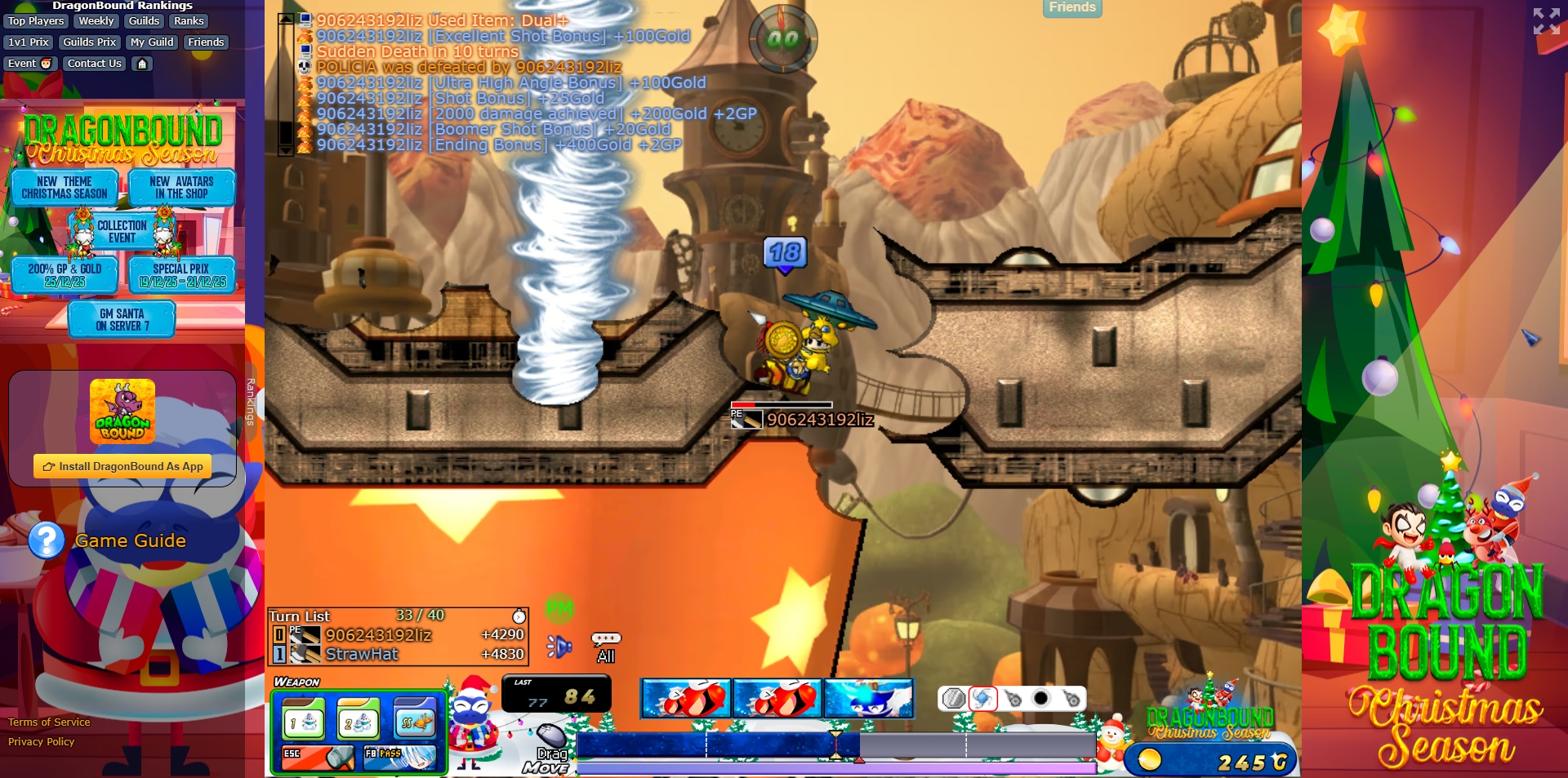Use the blue dragon item slot
The height and width of the screenshot is (778, 1568).
click(x=868, y=699)
